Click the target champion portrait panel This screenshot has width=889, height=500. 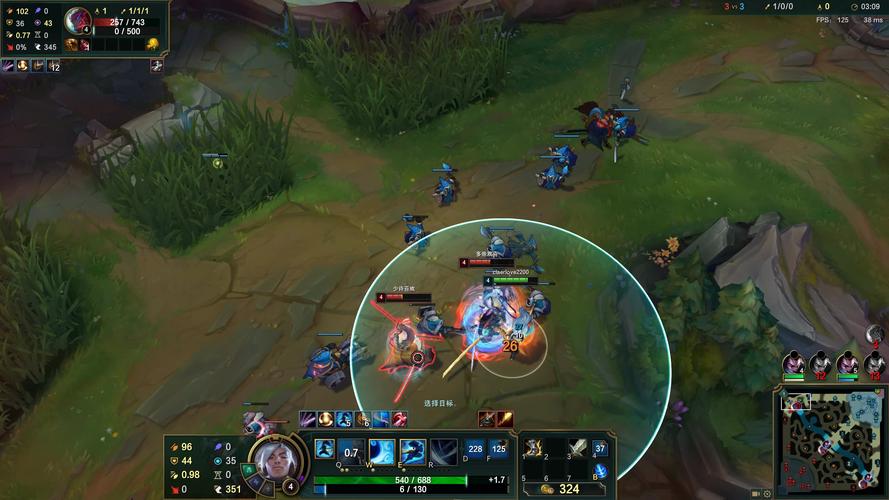click(x=78, y=20)
